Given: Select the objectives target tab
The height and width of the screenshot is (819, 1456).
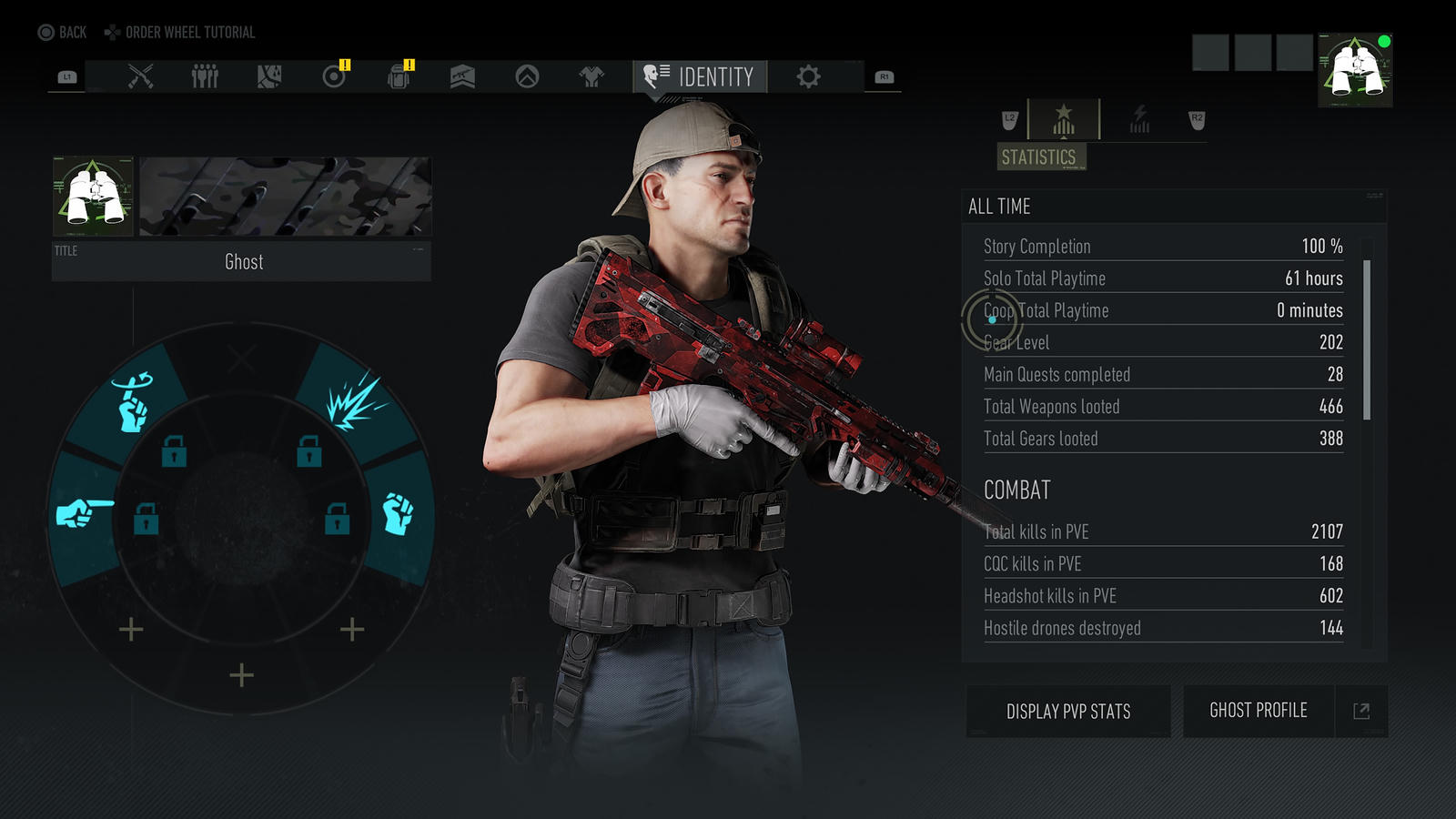Looking at the screenshot, I should point(334,76).
